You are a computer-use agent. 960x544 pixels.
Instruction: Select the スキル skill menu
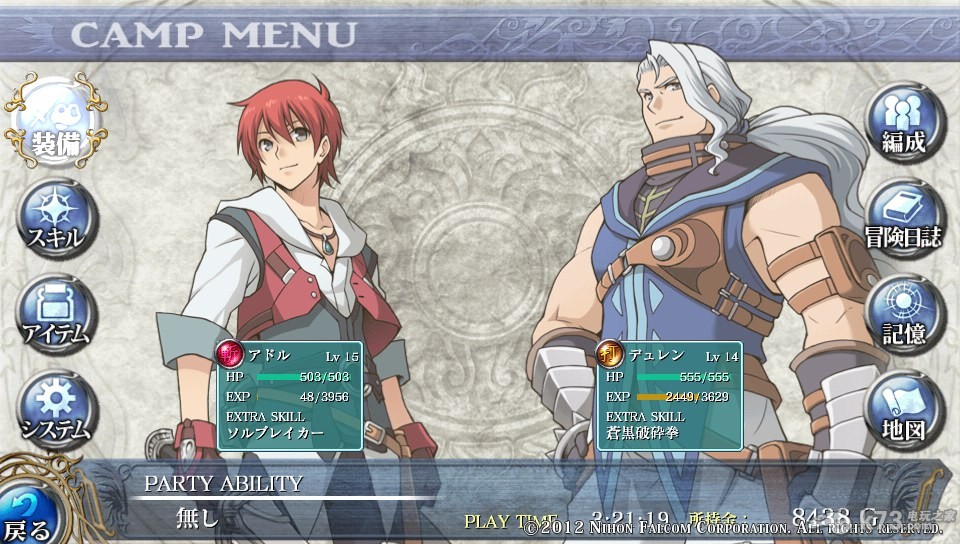[55, 220]
